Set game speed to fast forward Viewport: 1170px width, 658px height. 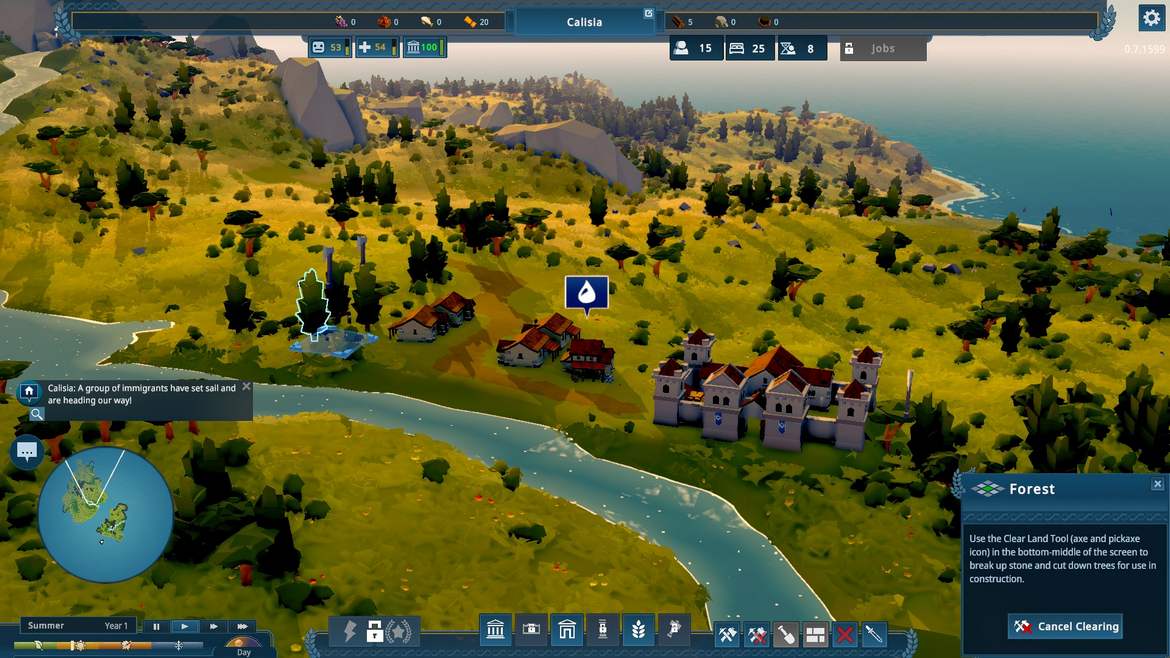click(213, 627)
